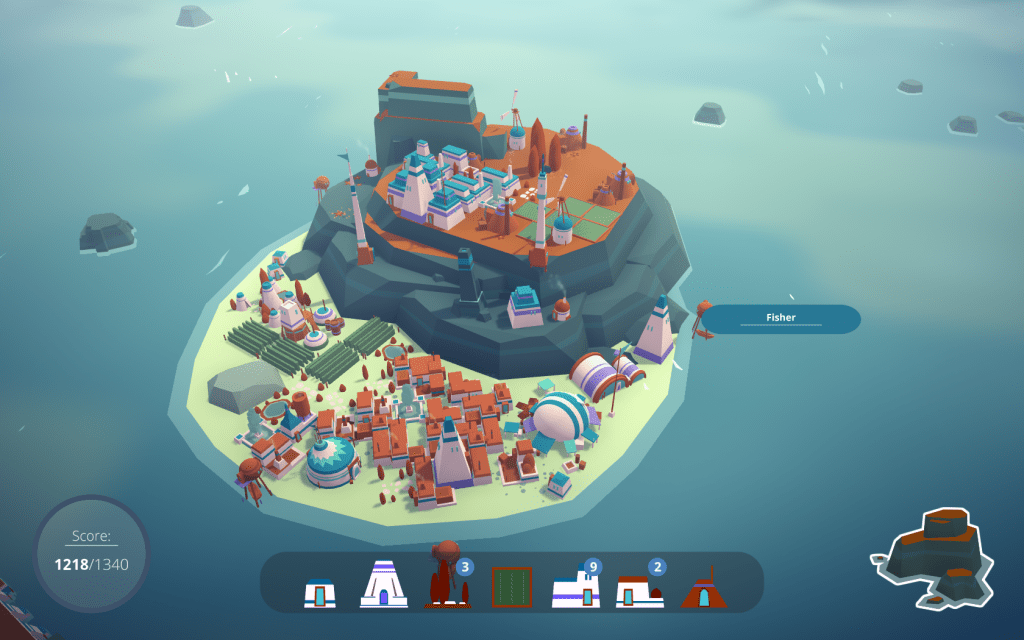Viewport: 1024px width, 640px height.
Task: Pick the red tent building
Action: (703, 589)
